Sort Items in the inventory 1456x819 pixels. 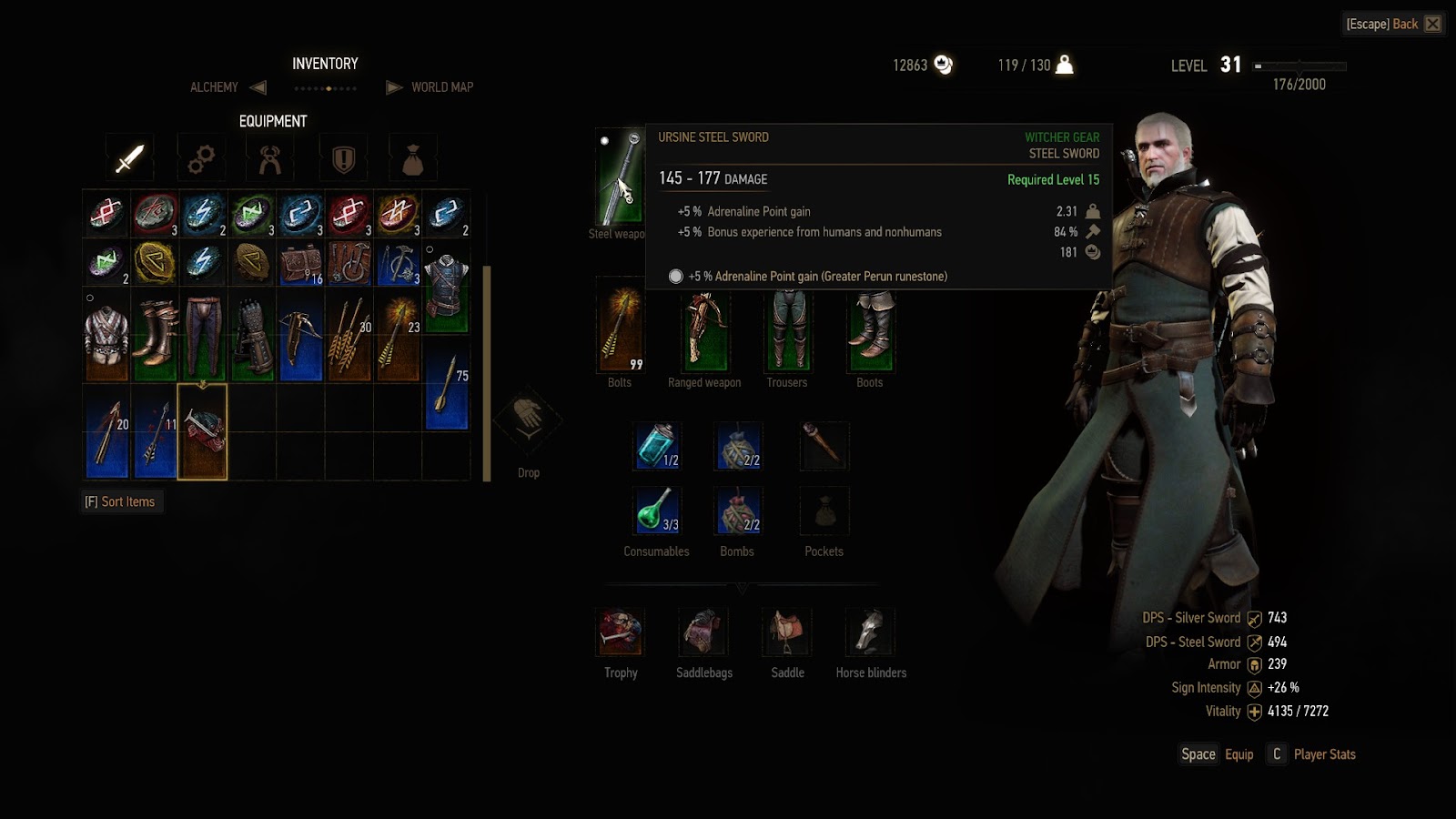pos(120,501)
